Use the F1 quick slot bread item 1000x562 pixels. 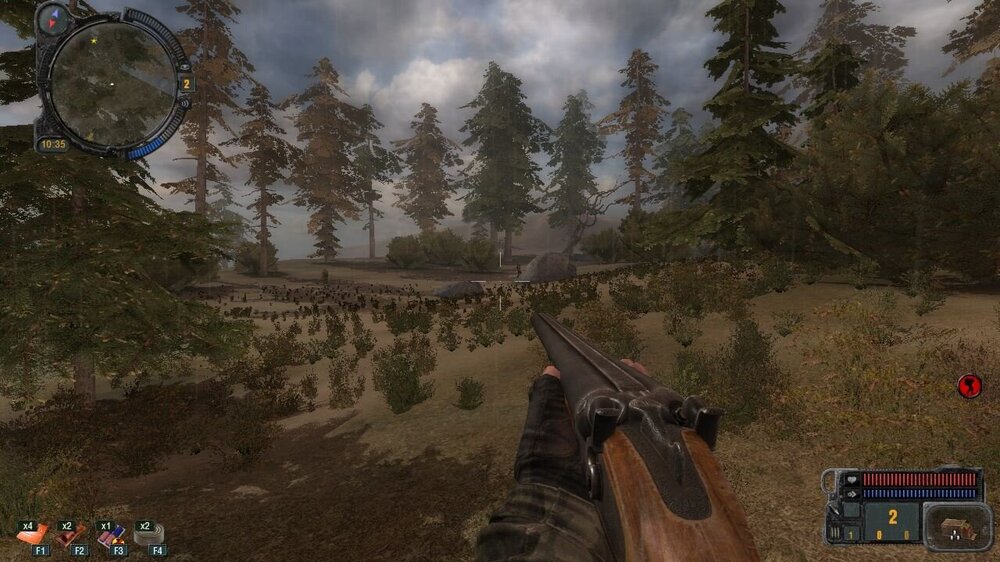(x=32, y=535)
